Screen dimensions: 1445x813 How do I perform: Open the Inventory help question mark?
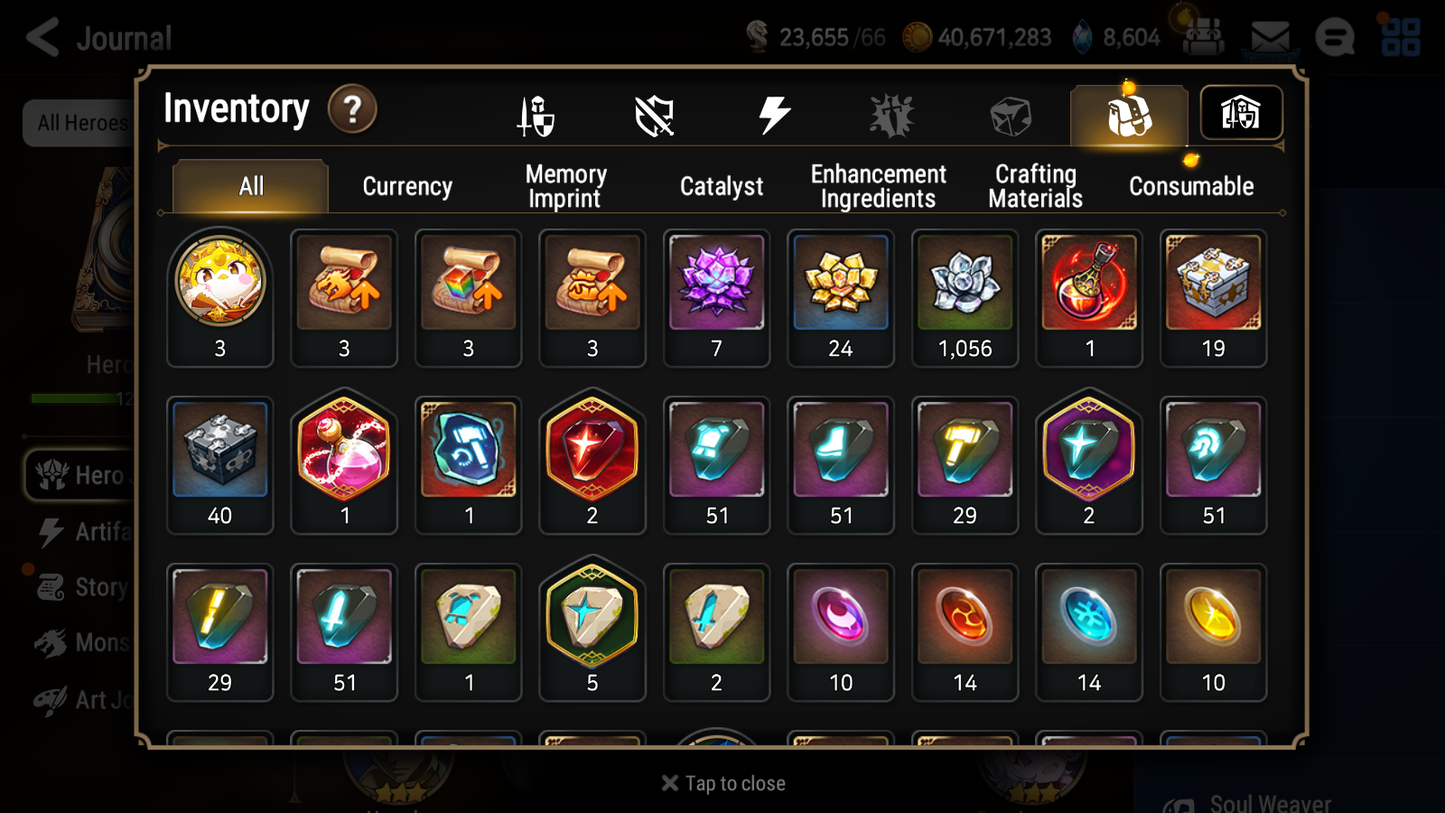point(352,110)
